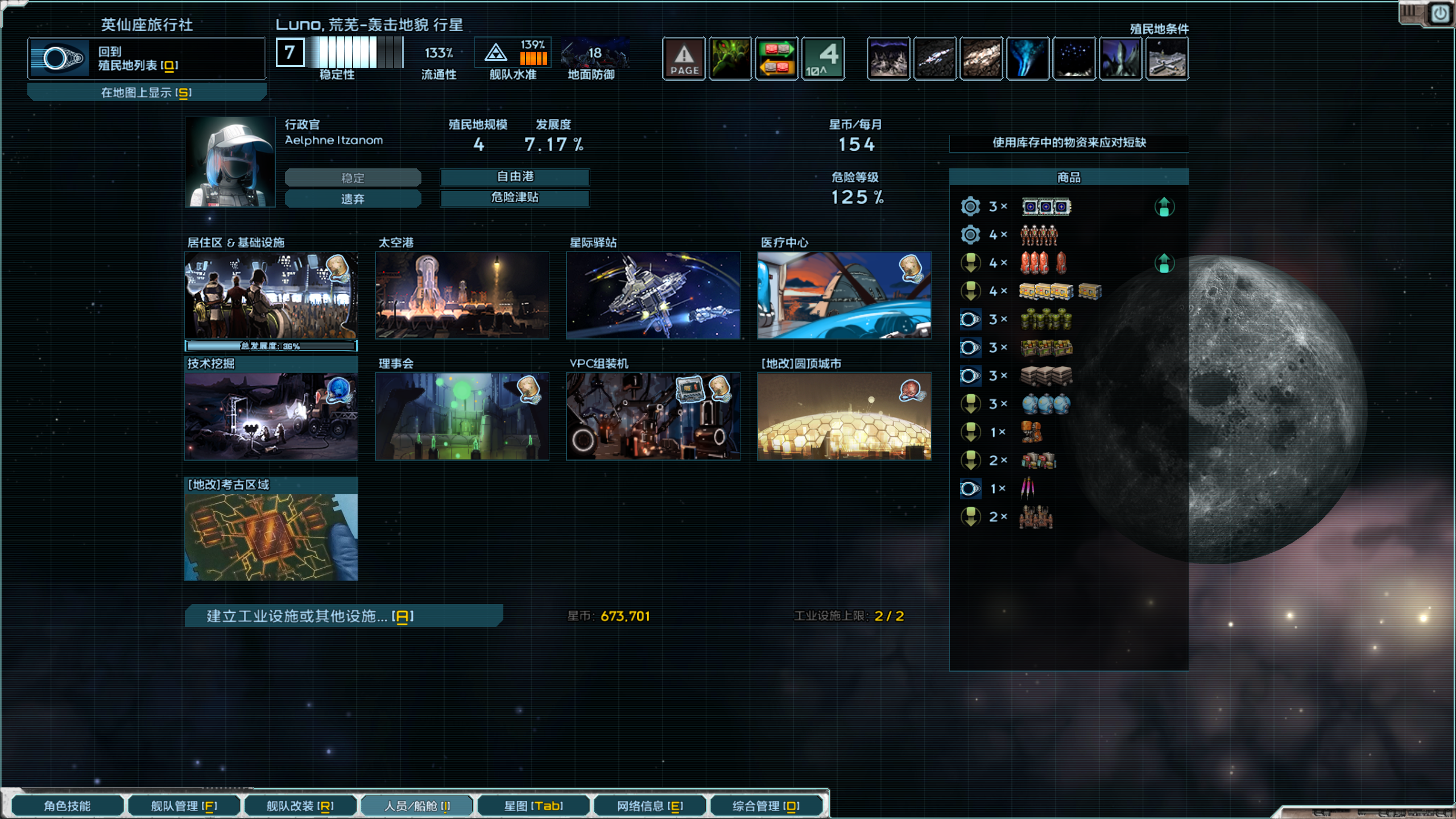Open the 太空港 spaceport structure thumbnail
This screenshot has height=819, width=1456.
tap(462, 295)
